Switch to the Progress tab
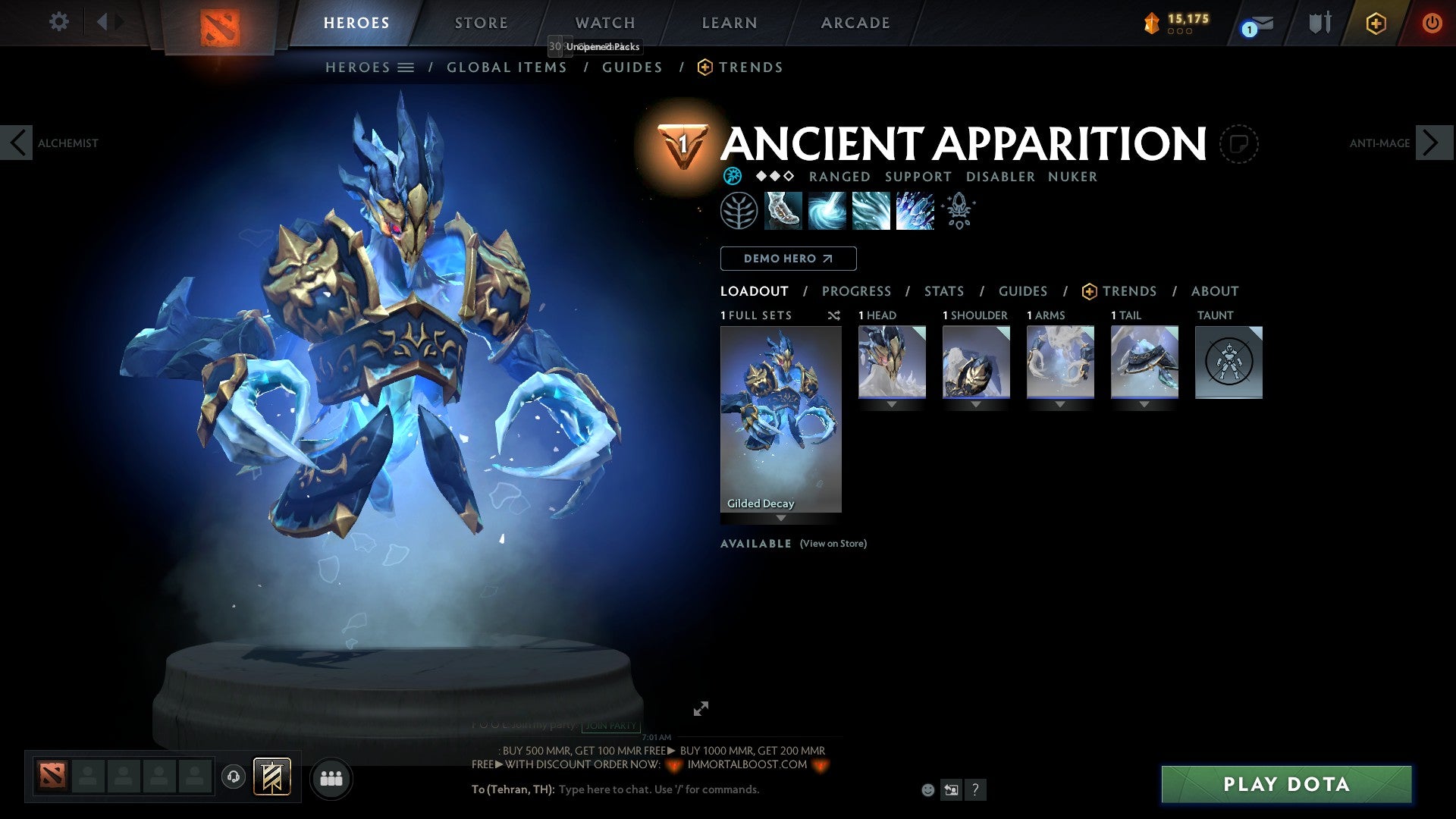Image resolution: width=1456 pixels, height=819 pixels. pyautogui.click(x=857, y=290)
